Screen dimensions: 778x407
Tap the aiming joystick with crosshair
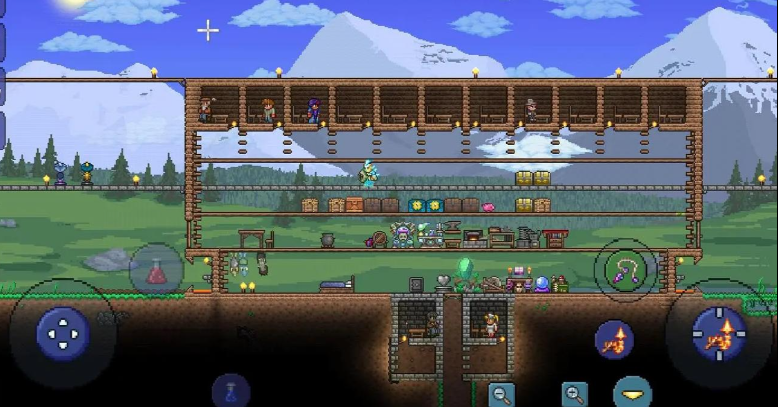click(719, 333)
